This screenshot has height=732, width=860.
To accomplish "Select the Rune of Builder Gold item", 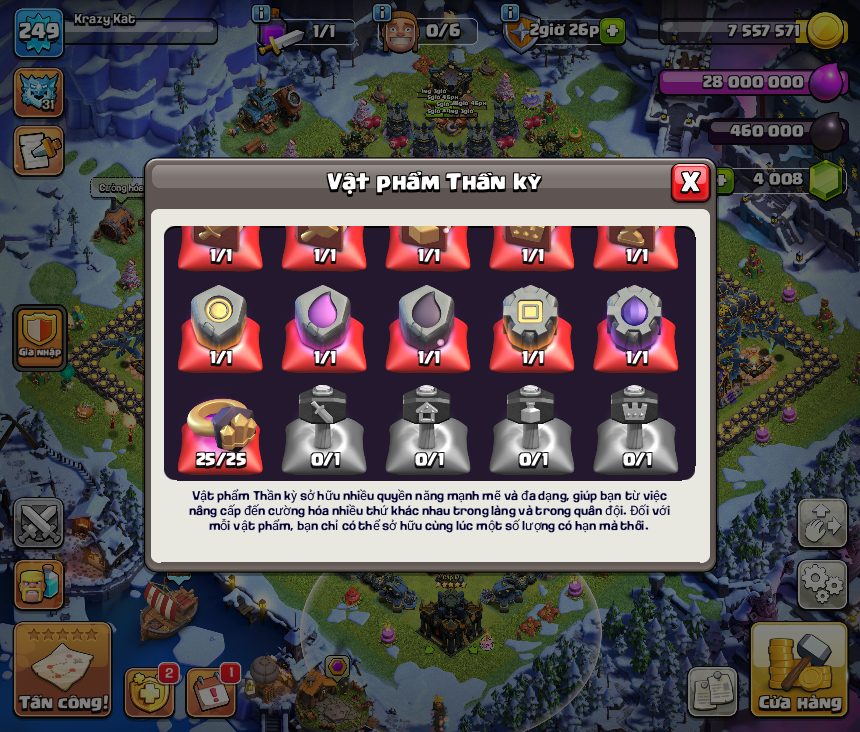I will 532,327.
